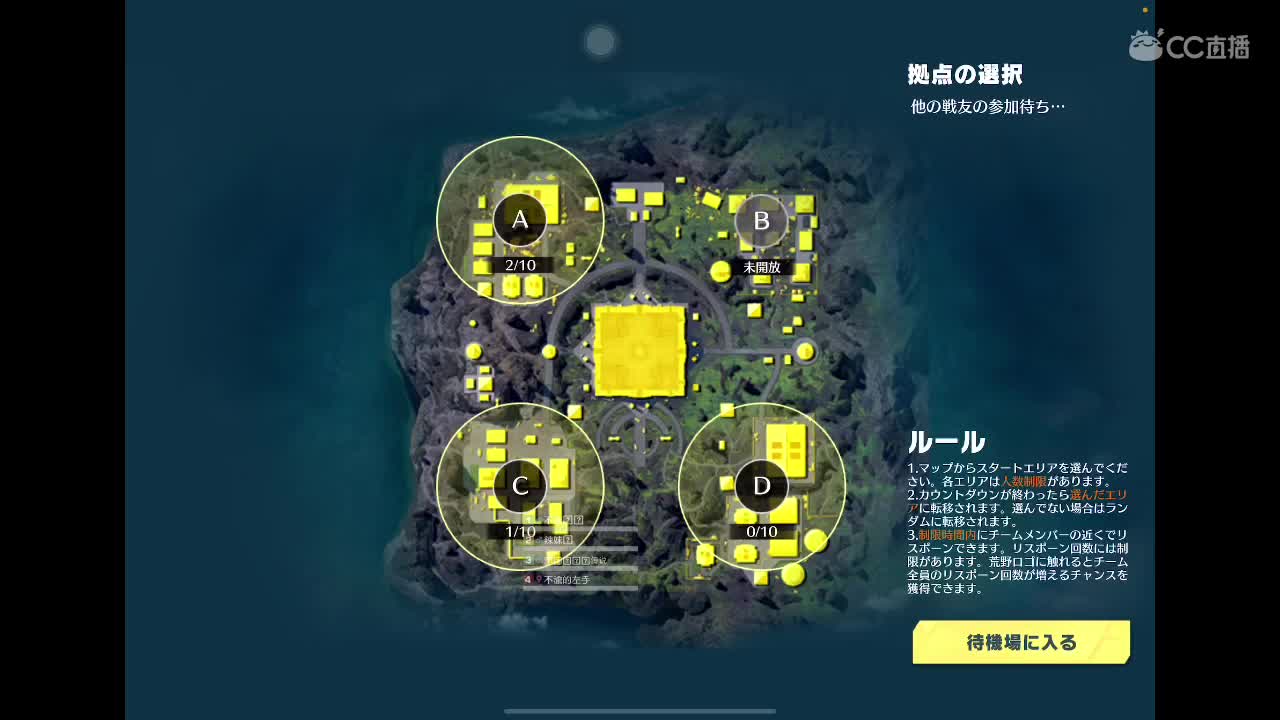The width and height of the screenshot is (1280, 720).
Task: Click the orange 人数制限 text in the rules
Action: [1024, 481]
